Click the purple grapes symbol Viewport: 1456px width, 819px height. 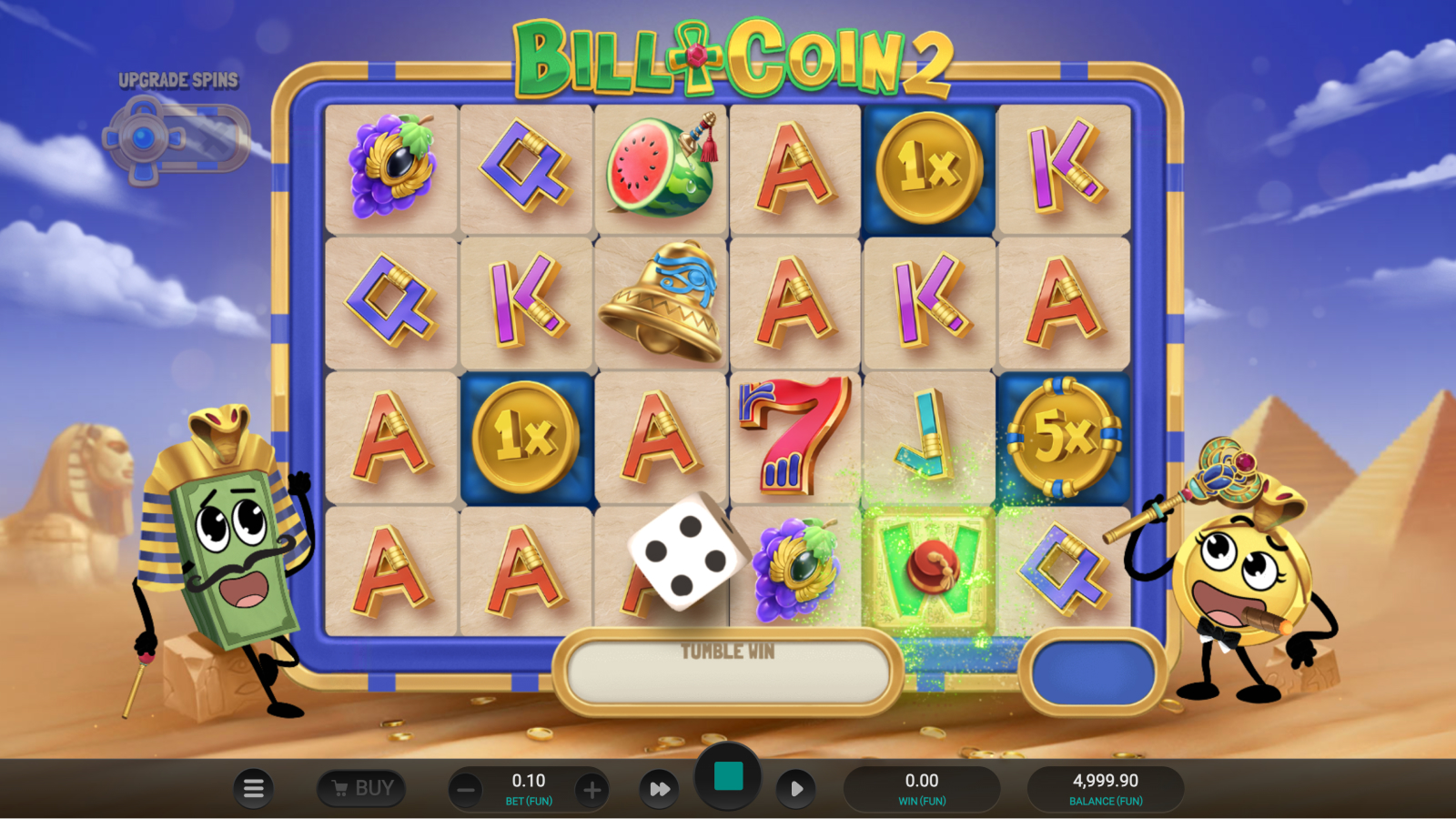[391, 167]
